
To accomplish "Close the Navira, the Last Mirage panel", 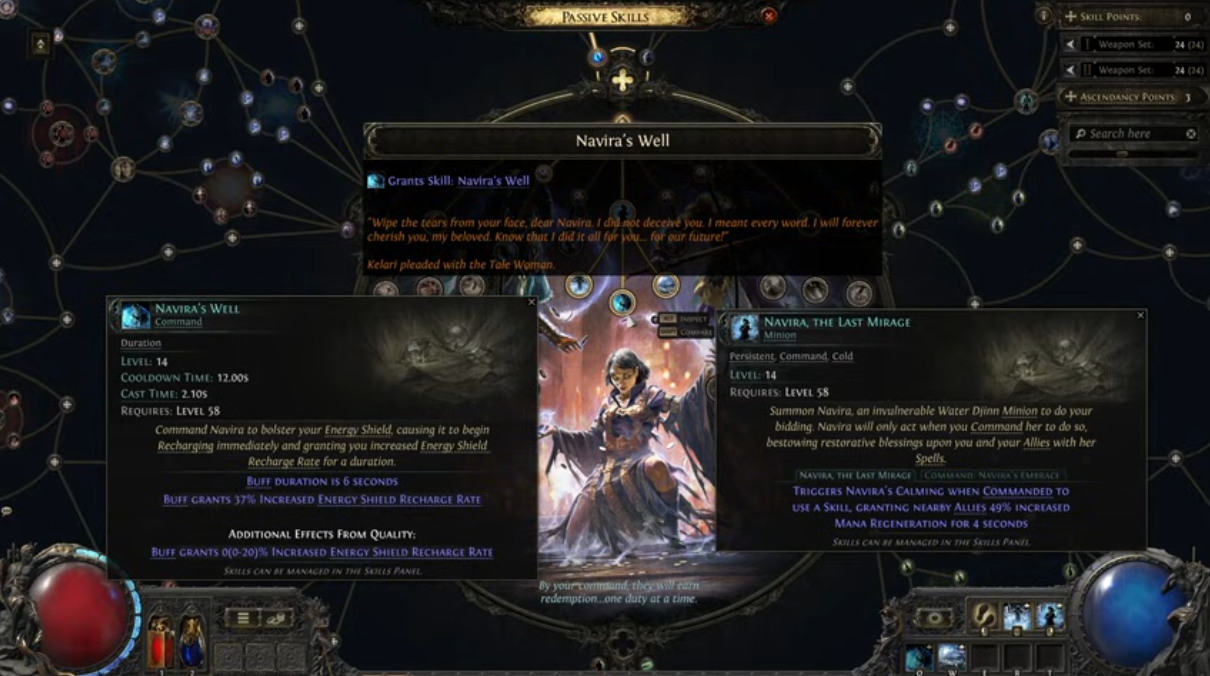I will pos(1140,315).
